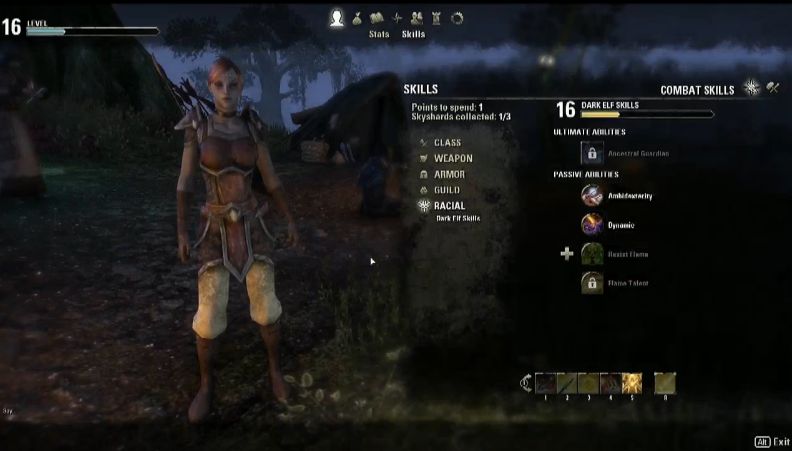The image size is (792, 451).
Task: Click the glowing golden fifth hotbar ability
Action: (x=632, y=382)
